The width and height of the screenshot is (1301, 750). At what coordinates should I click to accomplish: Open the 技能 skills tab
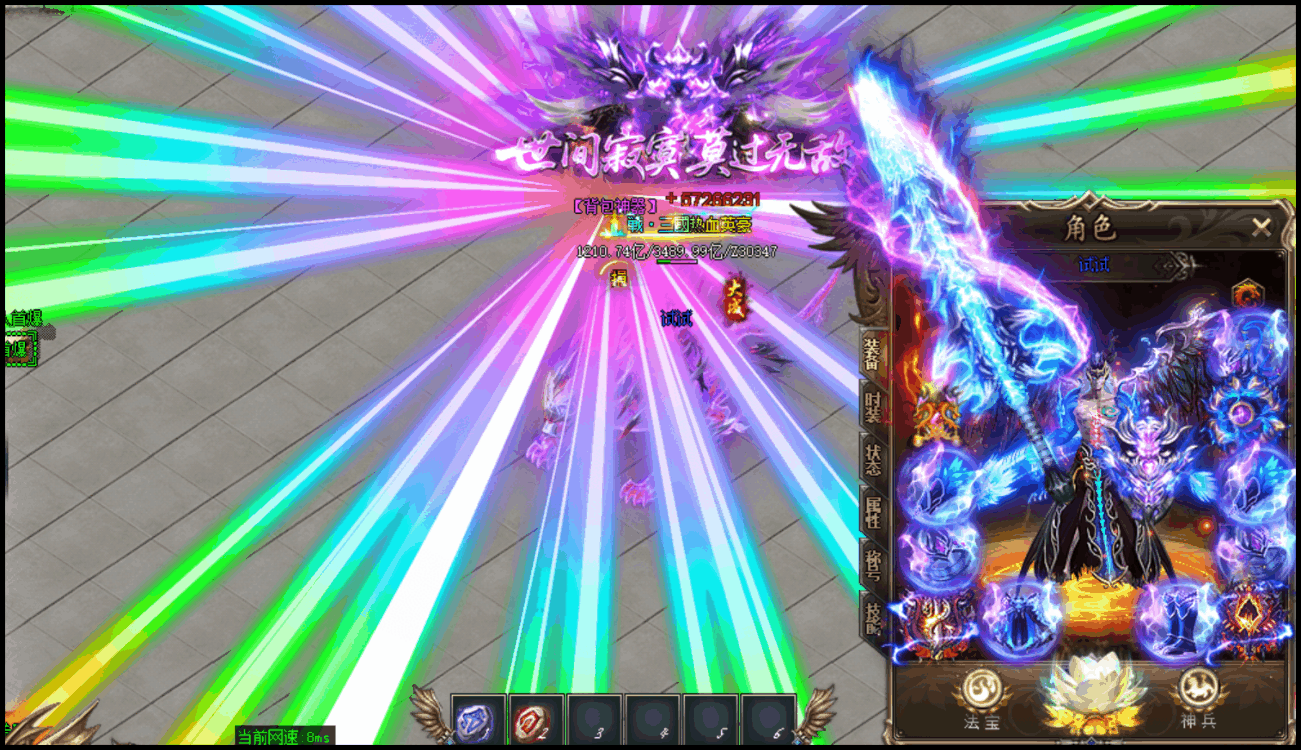pos(873,616)
